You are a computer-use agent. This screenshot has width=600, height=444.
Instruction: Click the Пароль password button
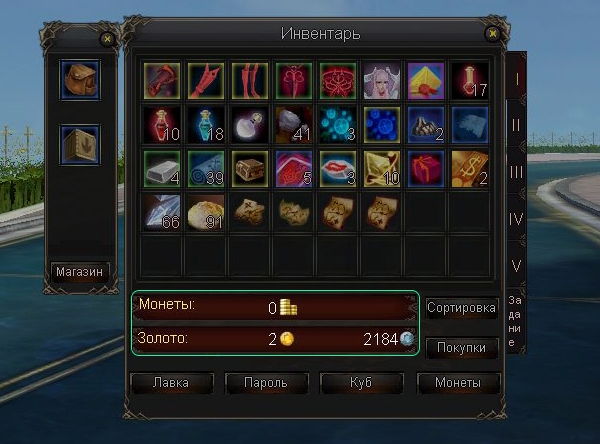tap(266, 383)
